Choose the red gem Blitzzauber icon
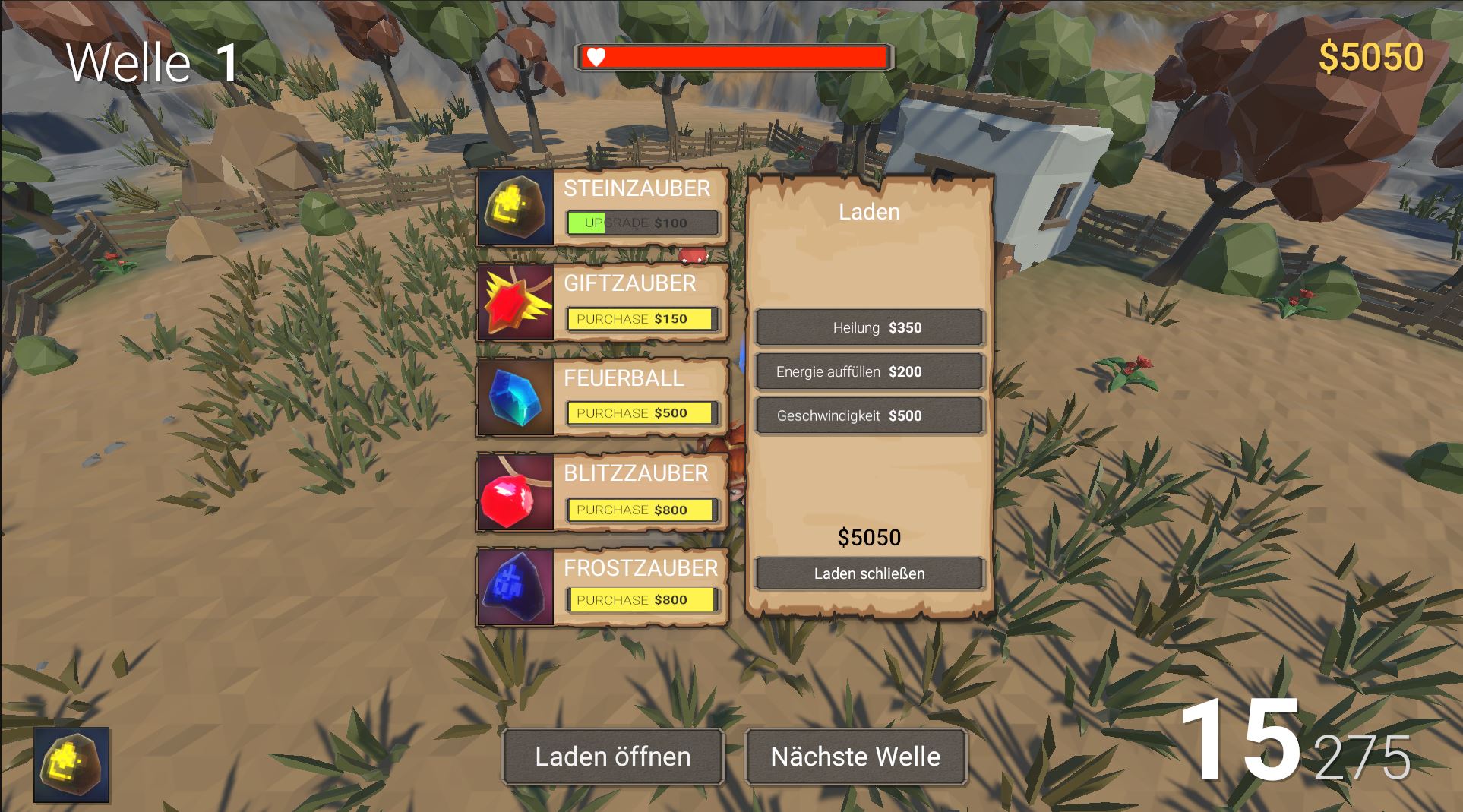This screenshot has width=1463, height=812. (x=516, y=491)
